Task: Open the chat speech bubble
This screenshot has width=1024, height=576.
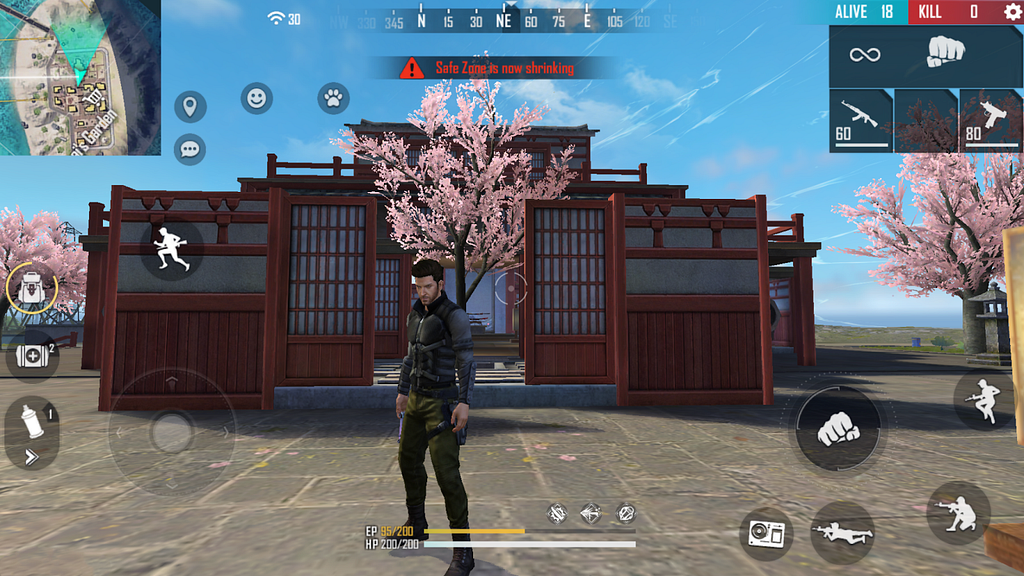Action: click(189, 149)
